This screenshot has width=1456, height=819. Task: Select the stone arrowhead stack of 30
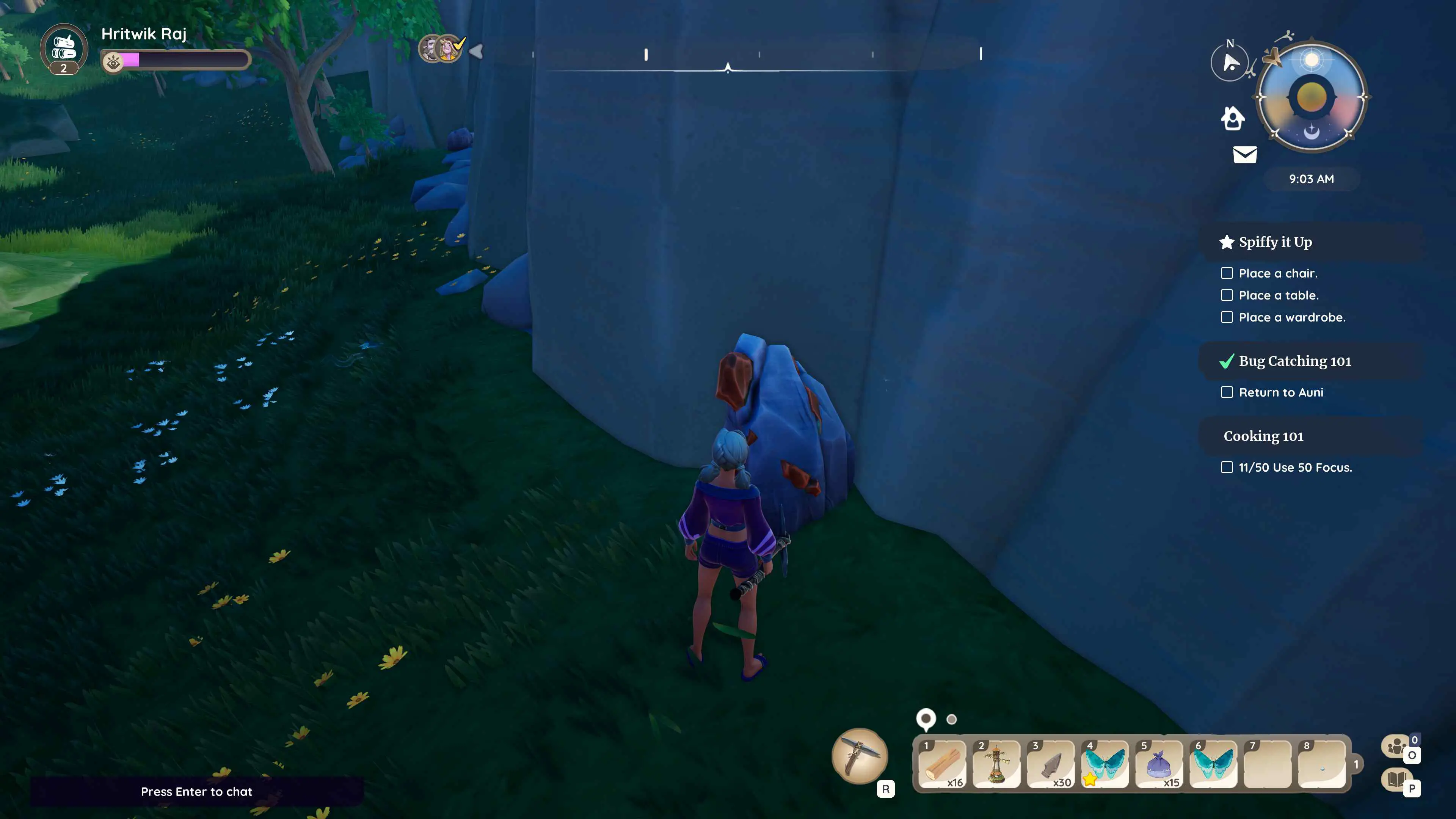click(1050, 764)
